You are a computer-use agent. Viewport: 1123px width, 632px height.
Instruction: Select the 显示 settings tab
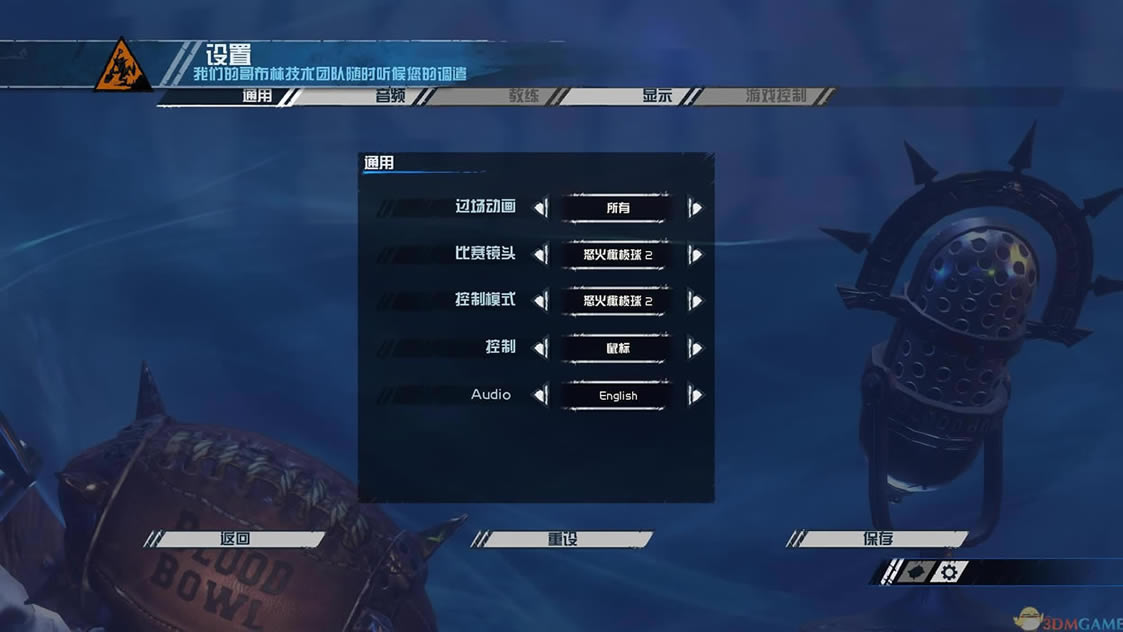click(x=657, y=96)
